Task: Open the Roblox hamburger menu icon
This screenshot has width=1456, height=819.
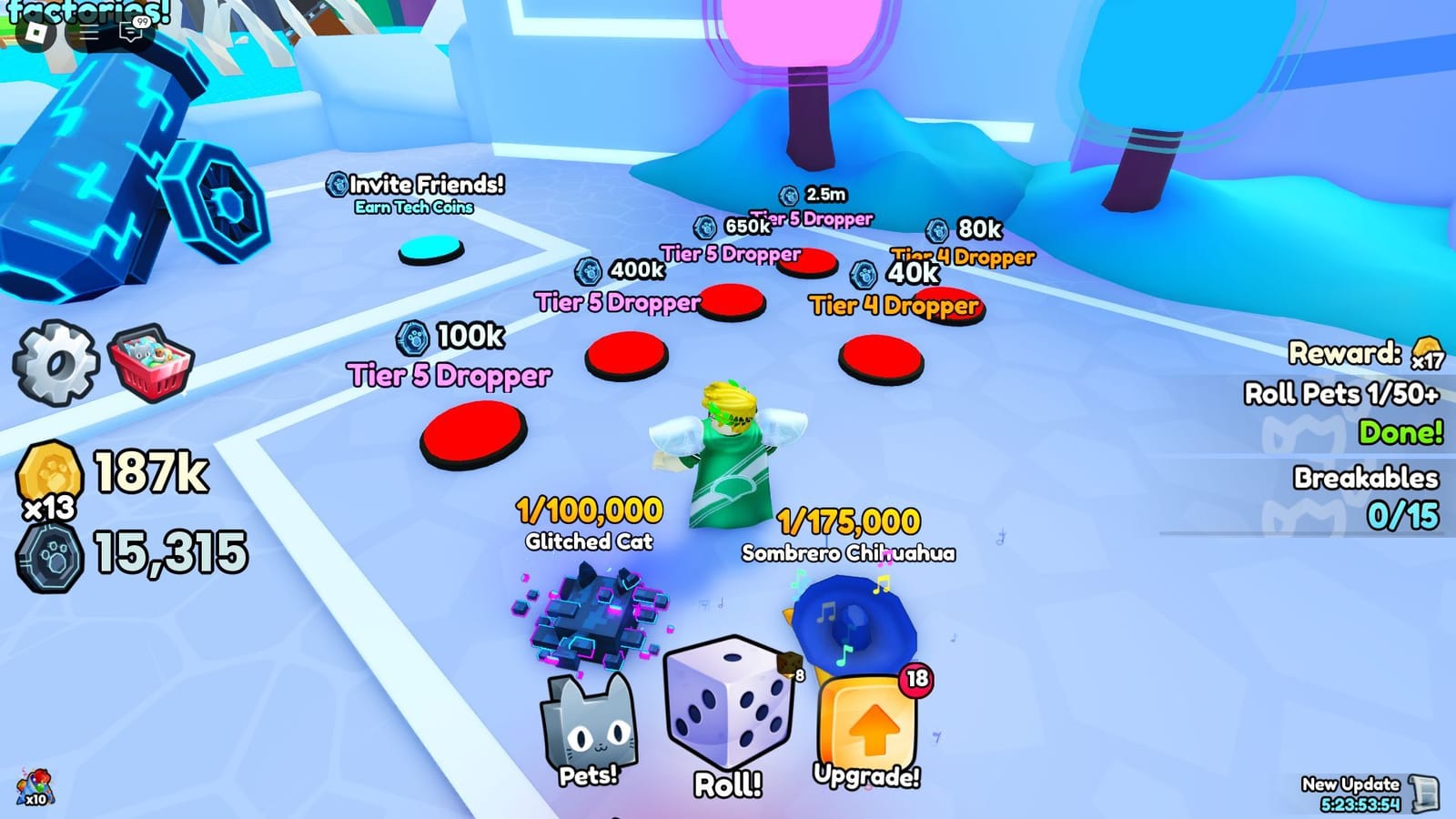Action: [89, 34]
